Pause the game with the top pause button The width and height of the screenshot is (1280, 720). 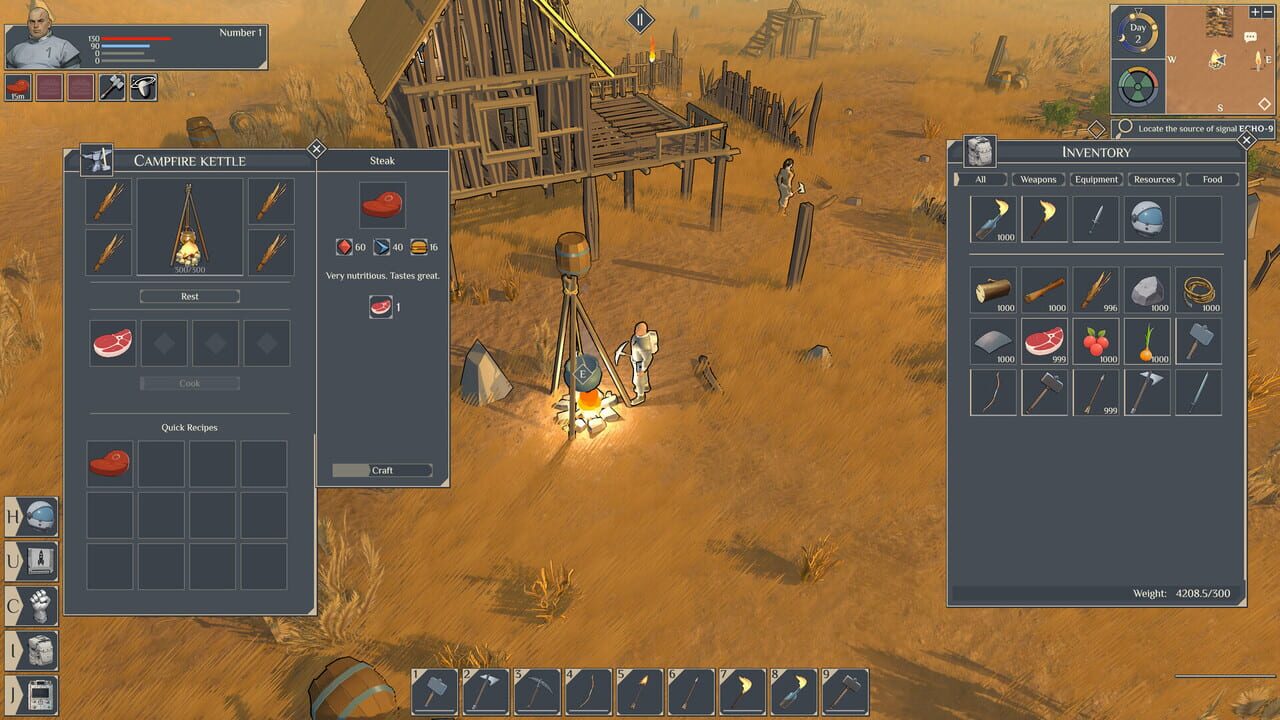(x=638, y=17)
